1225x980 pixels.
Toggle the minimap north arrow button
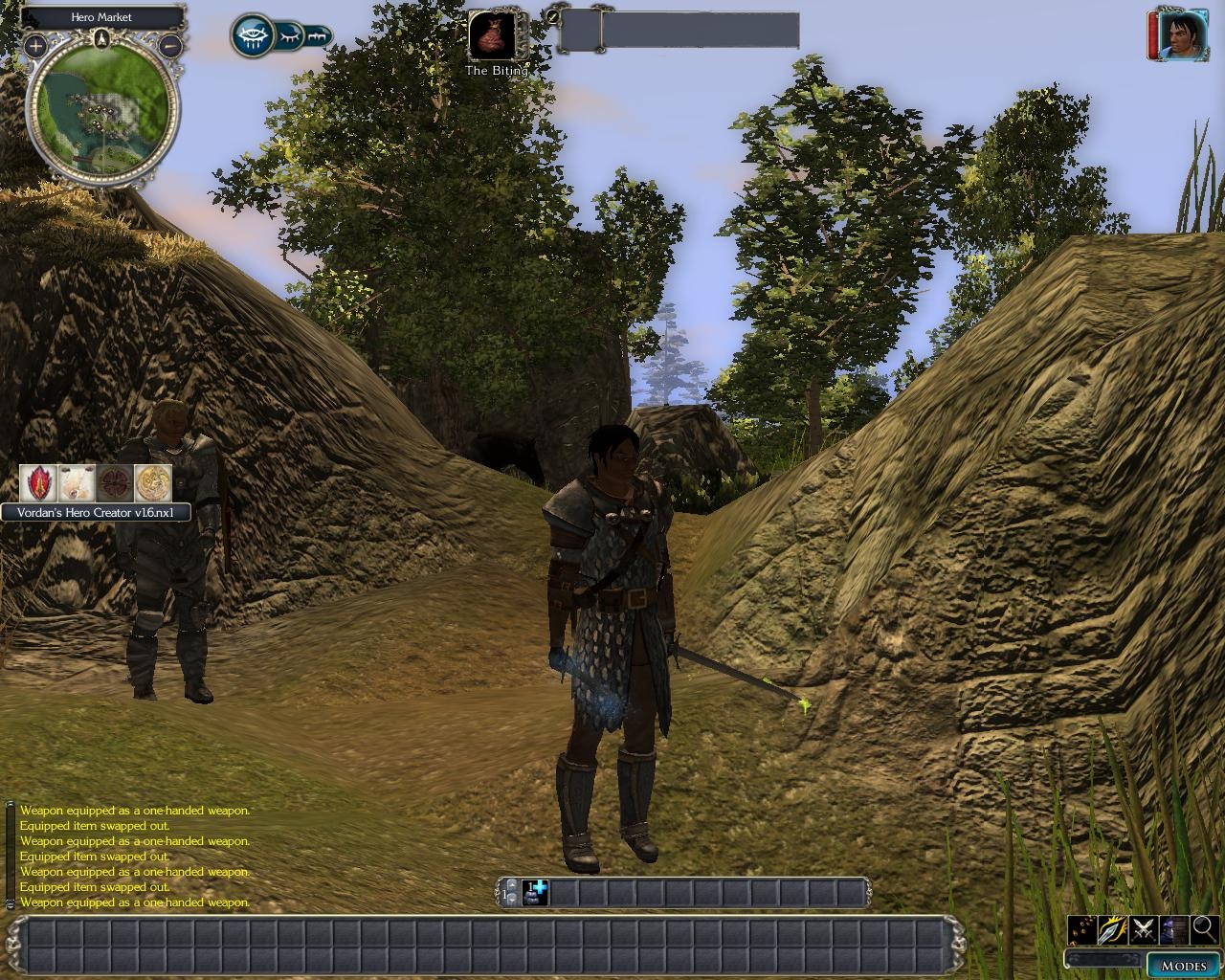(102, 38)
